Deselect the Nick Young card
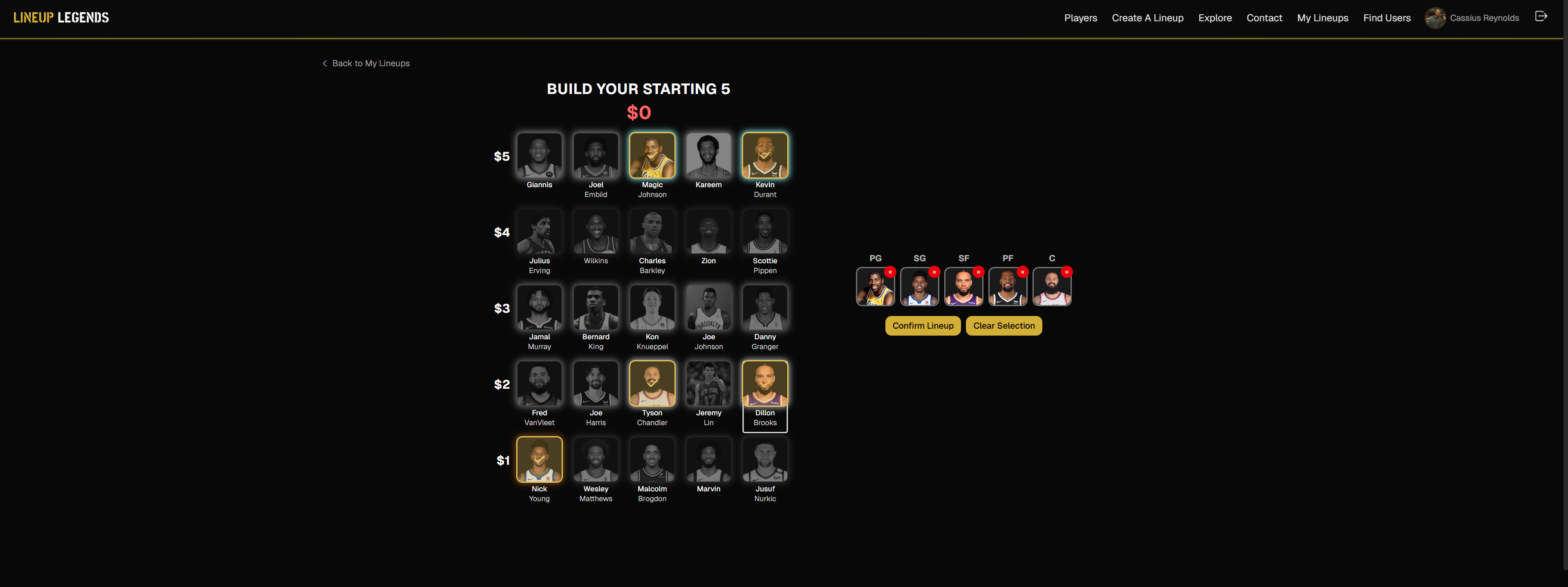This screenshot has width=1568, height=587. (x=539, y=459)
